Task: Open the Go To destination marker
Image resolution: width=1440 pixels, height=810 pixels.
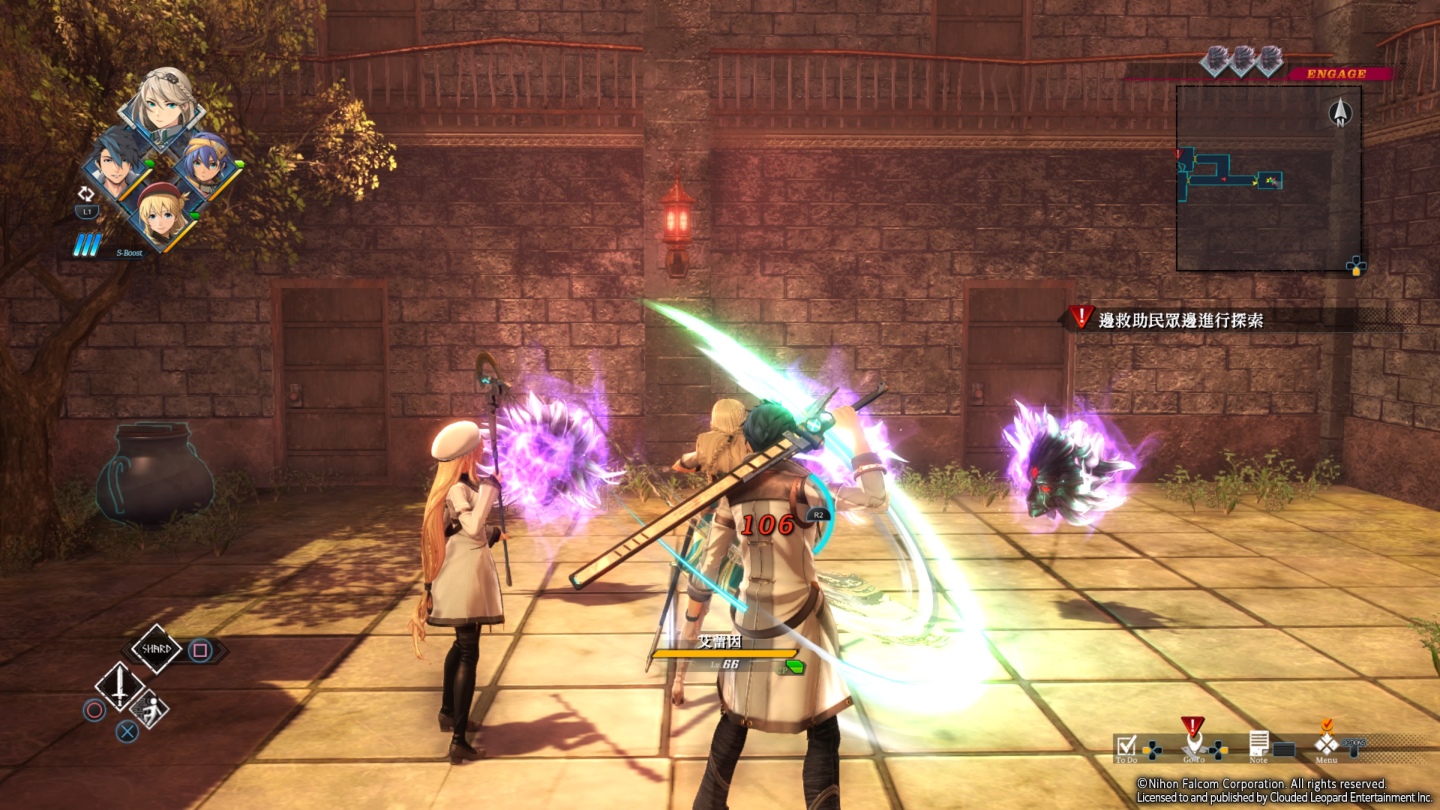Action: point(1192,742)
